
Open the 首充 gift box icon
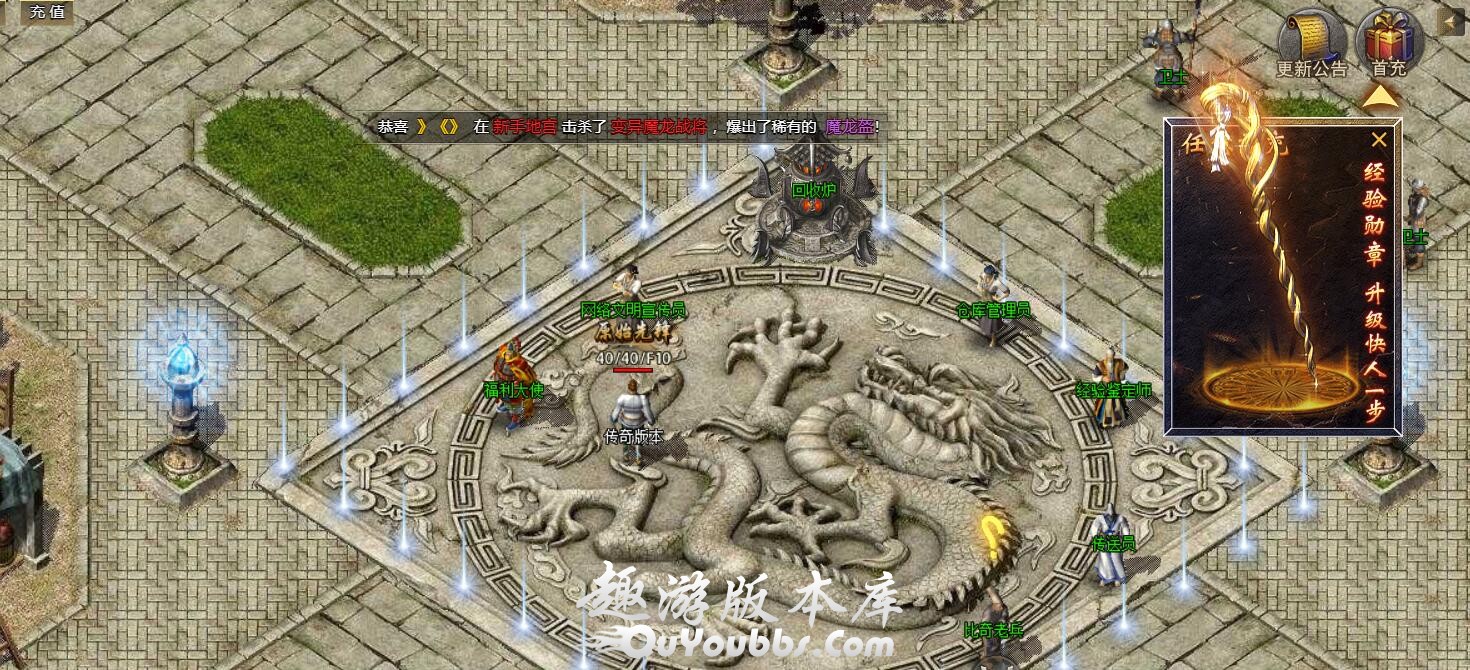(1389, 43)
